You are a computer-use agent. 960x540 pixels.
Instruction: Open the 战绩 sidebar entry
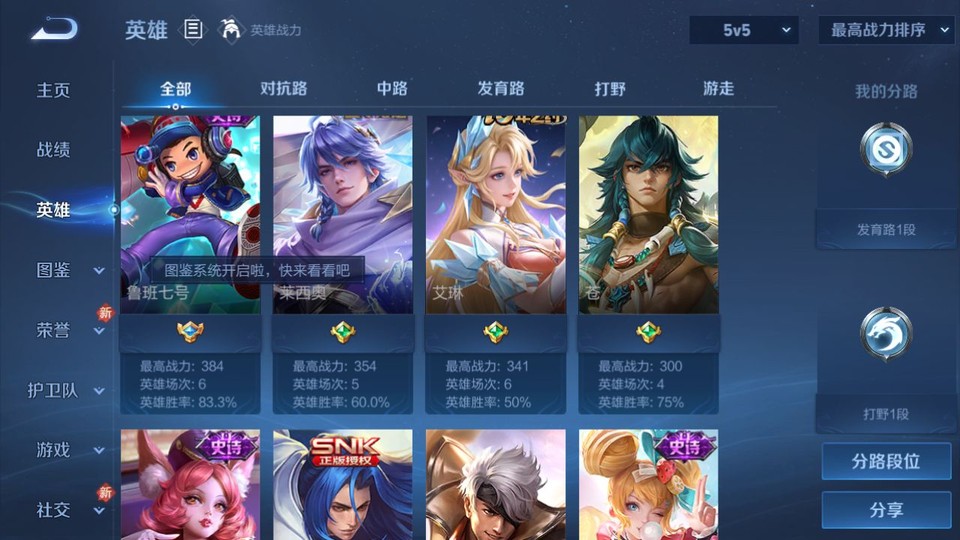click(x=54, y=150)
